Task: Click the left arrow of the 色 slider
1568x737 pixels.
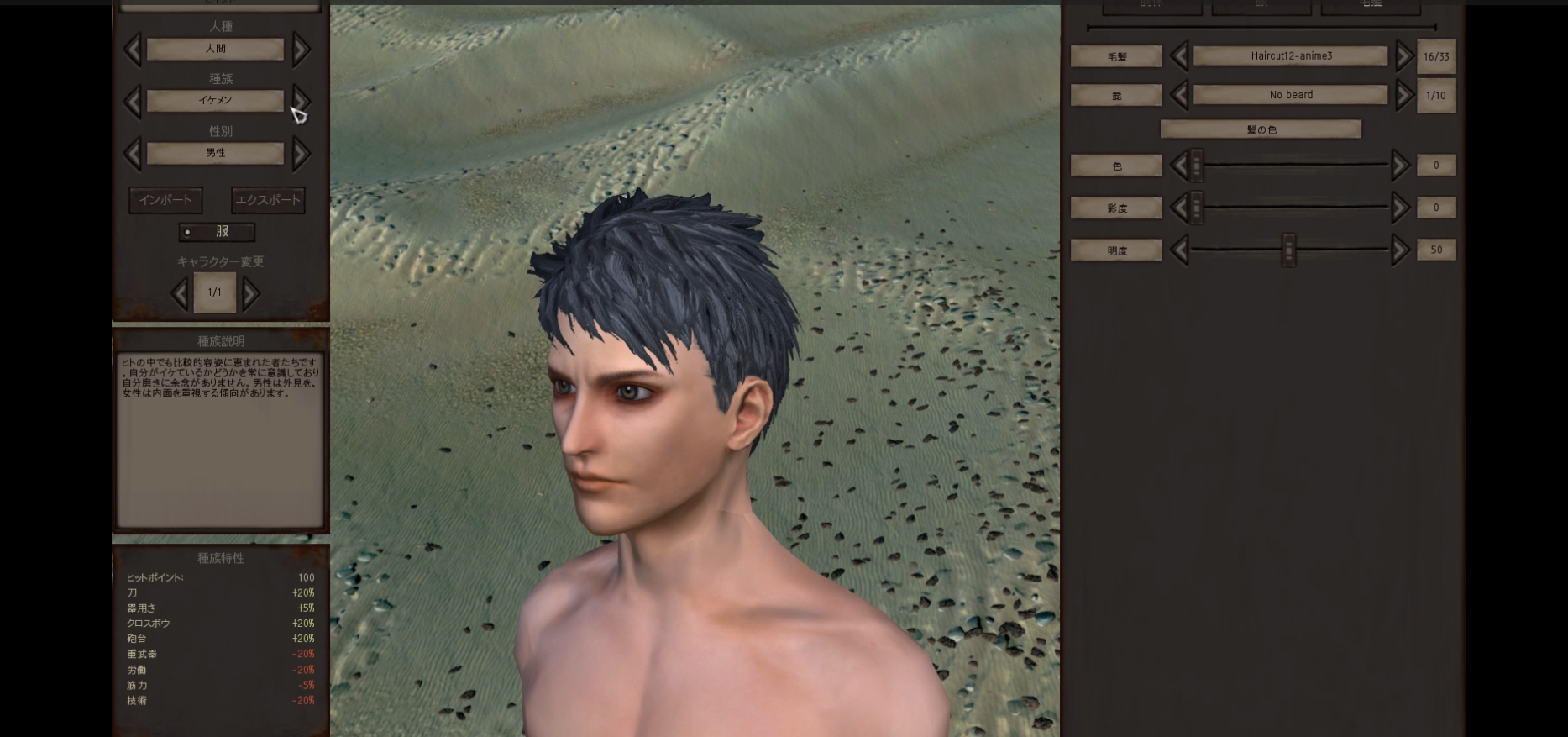Action: click(x=1179, y=166)
